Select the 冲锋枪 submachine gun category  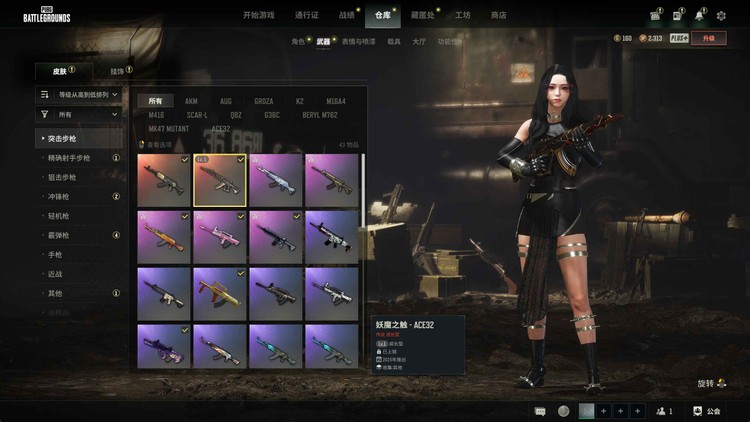[58, 196]
